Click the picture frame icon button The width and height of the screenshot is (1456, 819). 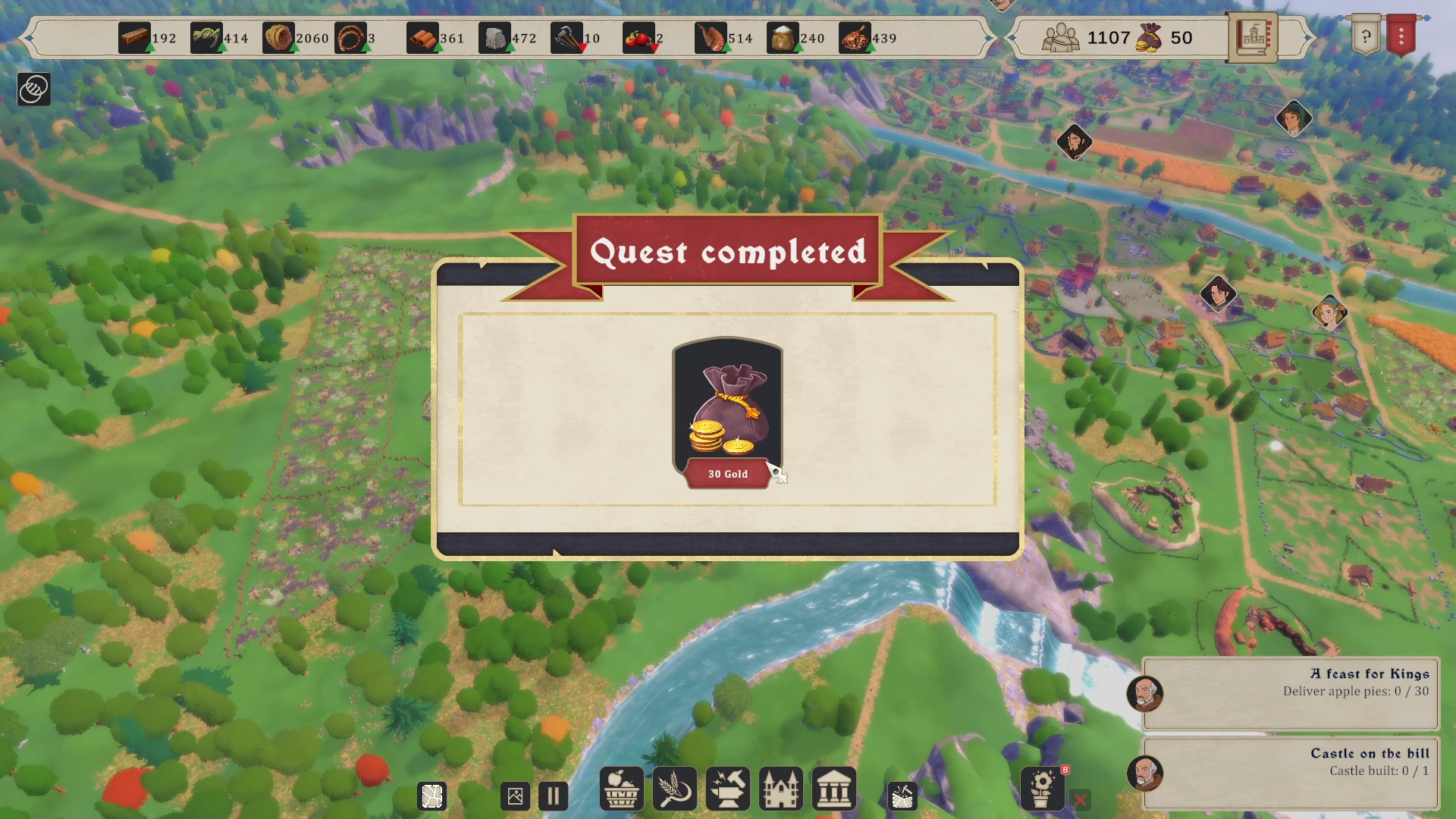click(515, 796)
